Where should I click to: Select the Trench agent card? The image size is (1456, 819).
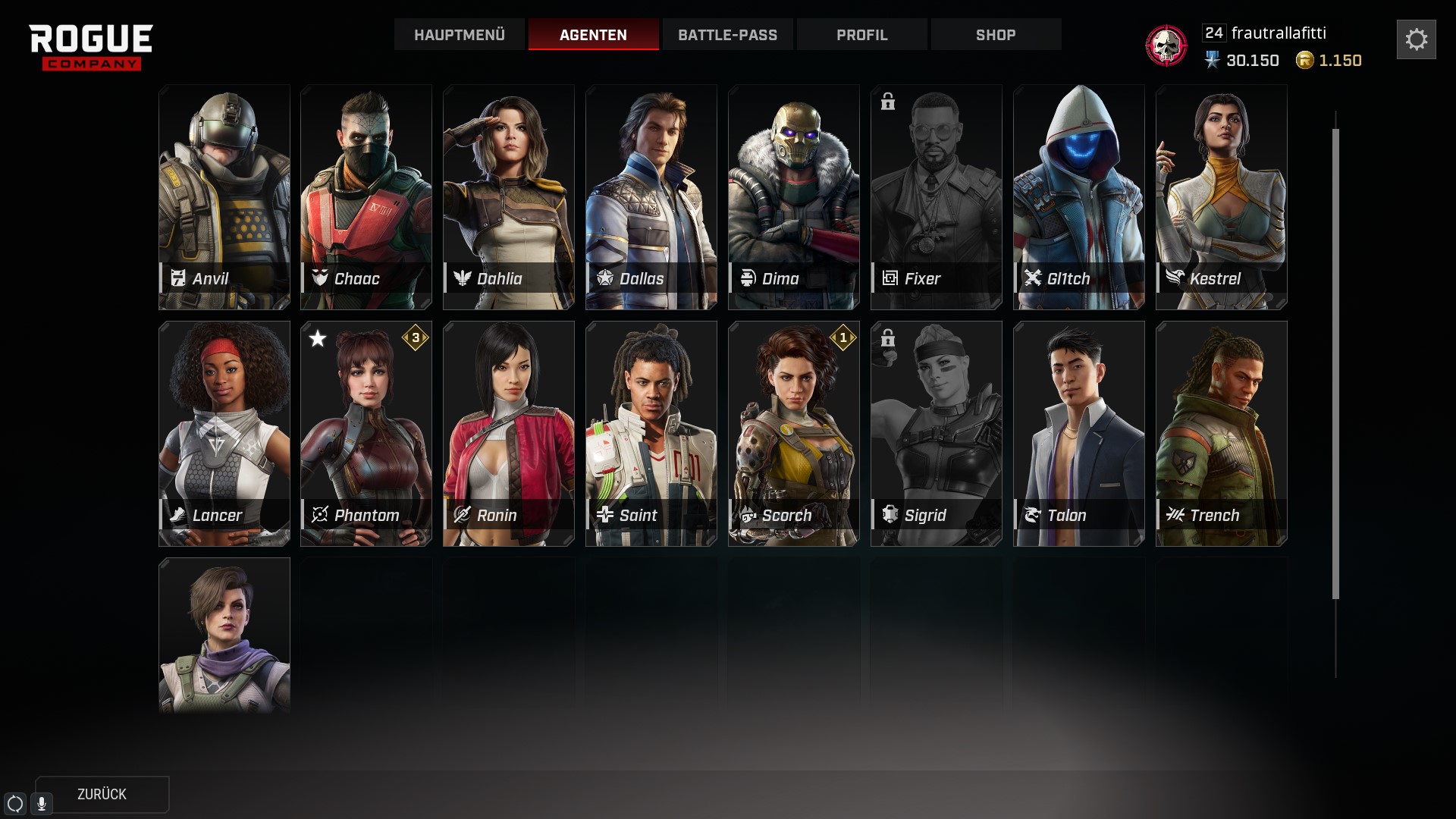coord(1222,433)
